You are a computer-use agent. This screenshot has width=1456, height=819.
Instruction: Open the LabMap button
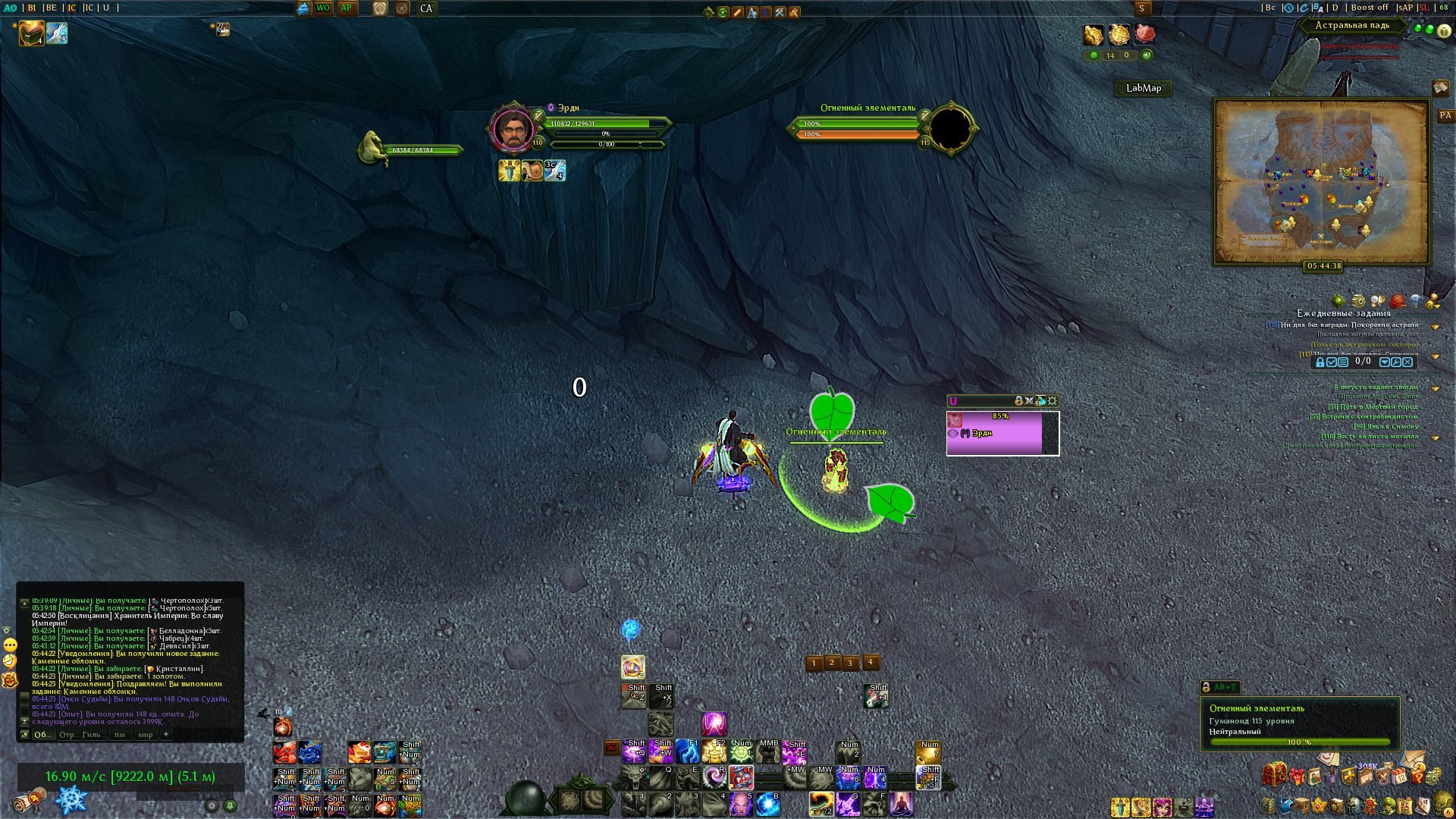click(x=1143, y=88)
